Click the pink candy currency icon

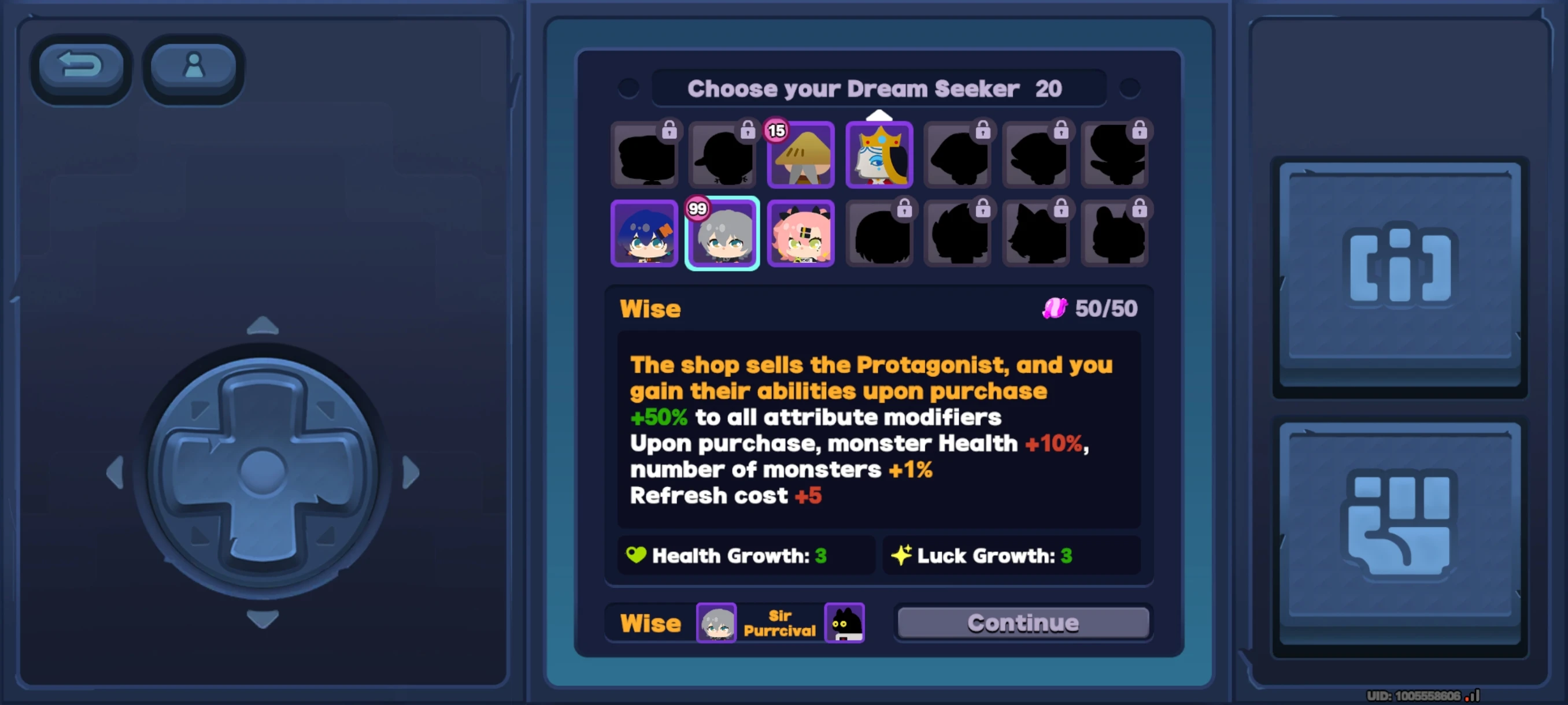(1055, 309)
